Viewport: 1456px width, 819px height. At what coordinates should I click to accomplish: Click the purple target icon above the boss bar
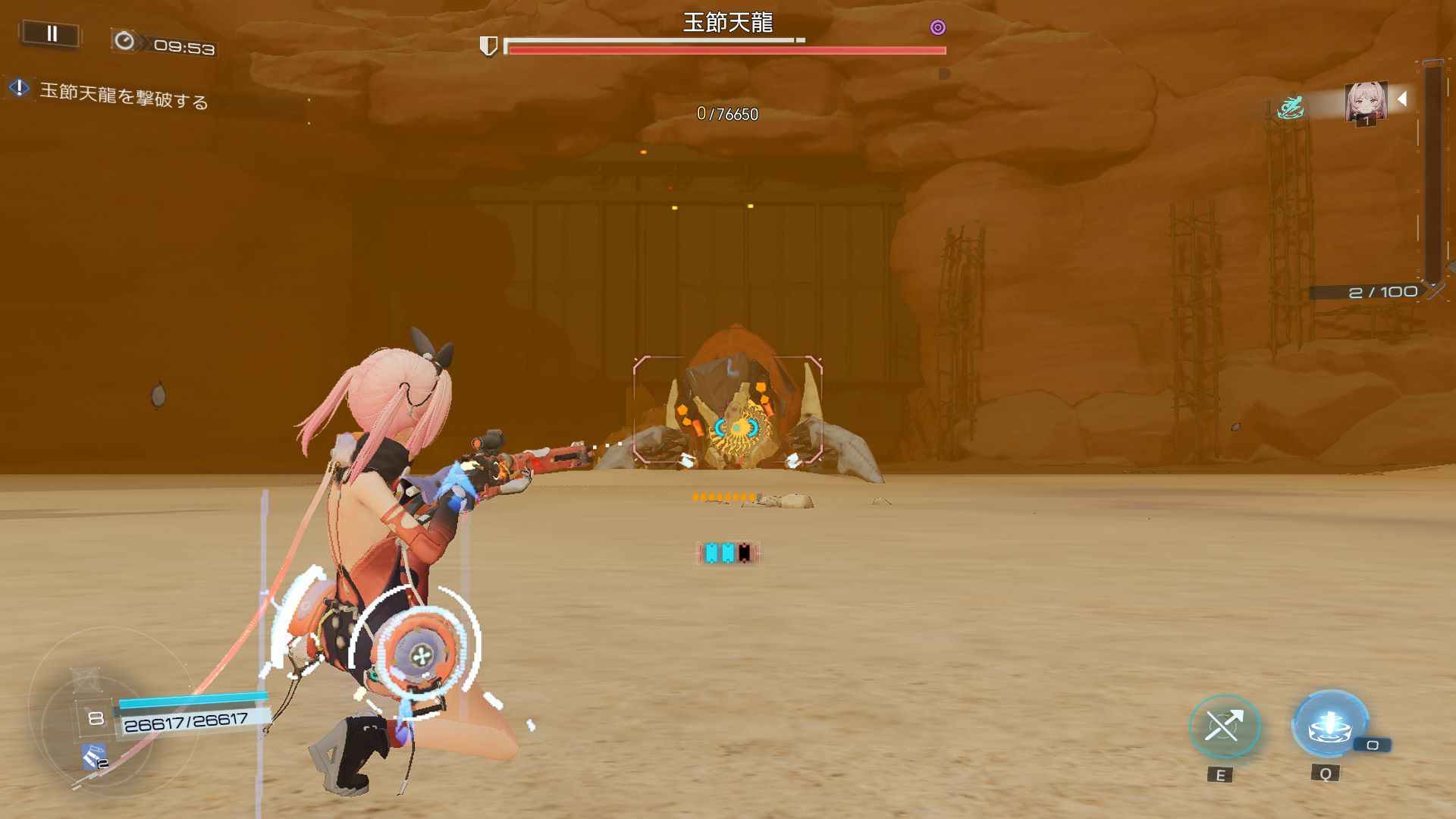938,28
